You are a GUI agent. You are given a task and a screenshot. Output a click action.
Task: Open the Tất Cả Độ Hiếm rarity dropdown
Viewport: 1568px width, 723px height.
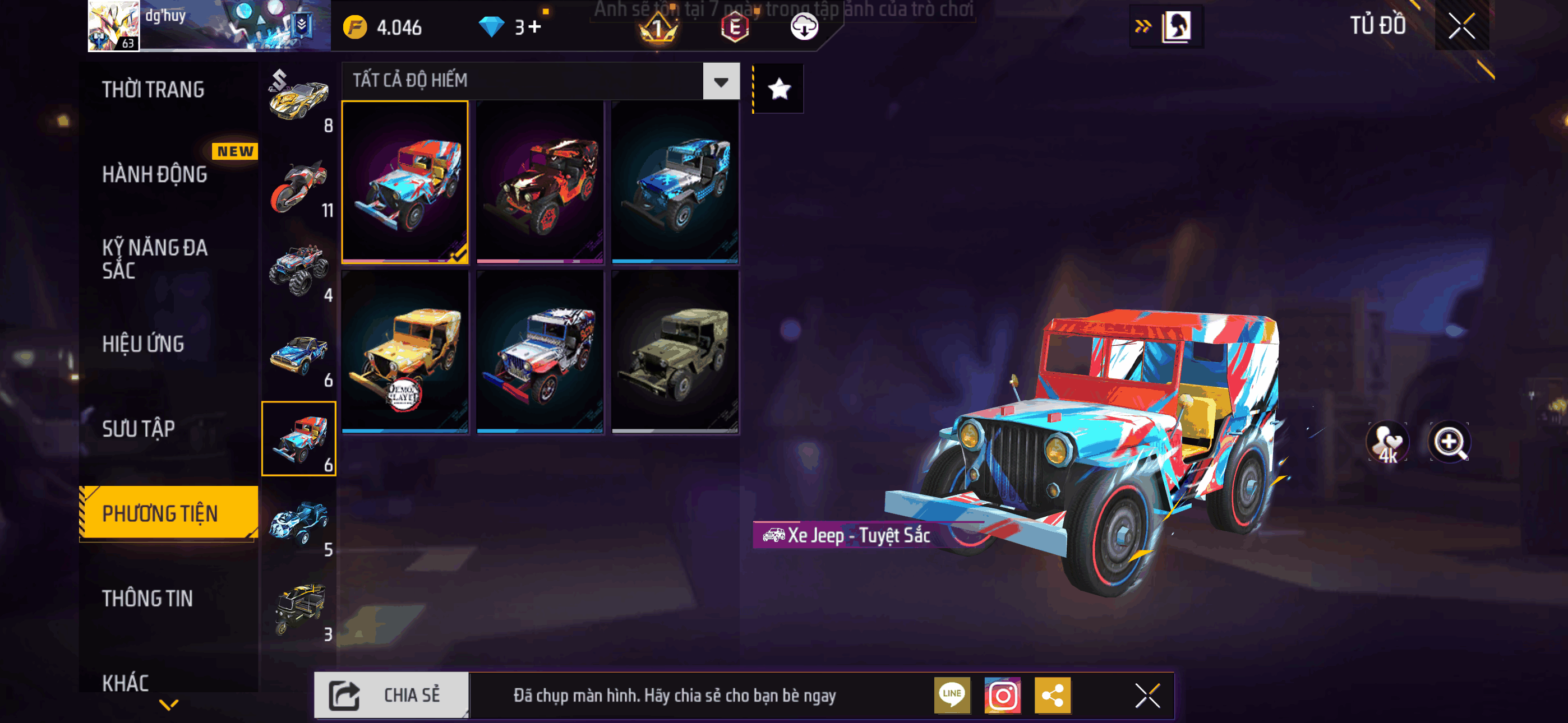coord(721,81)
